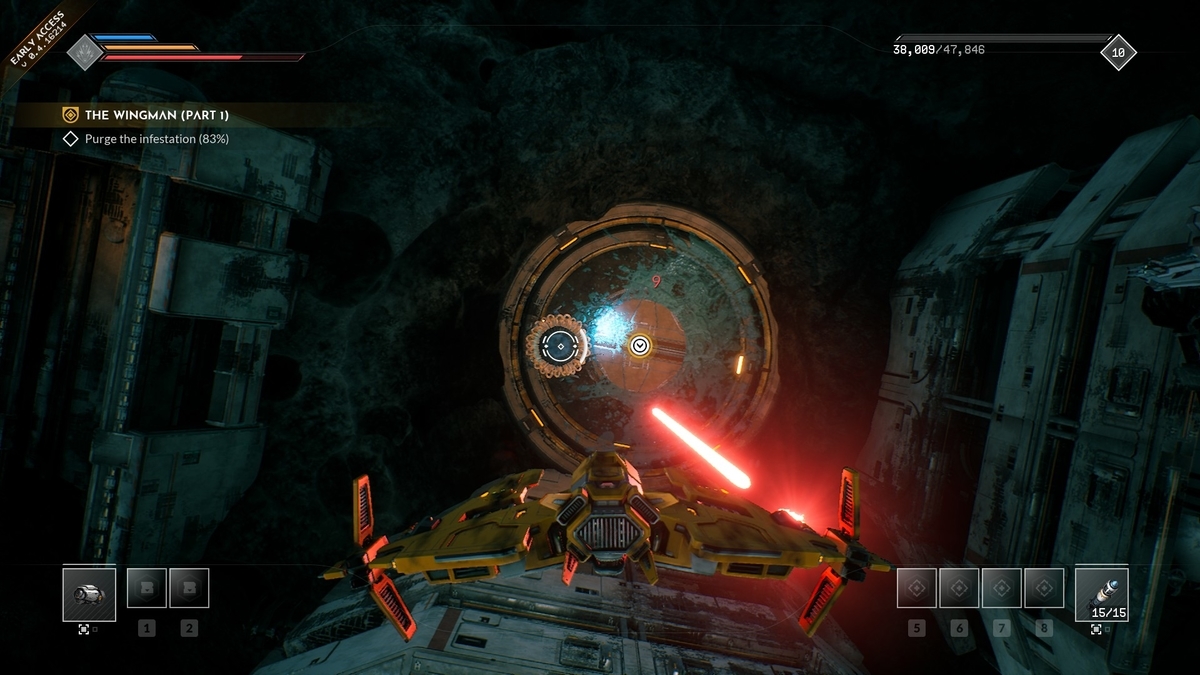Select the missile launcher slot showing 15/15

click(x=1102, y=594)
